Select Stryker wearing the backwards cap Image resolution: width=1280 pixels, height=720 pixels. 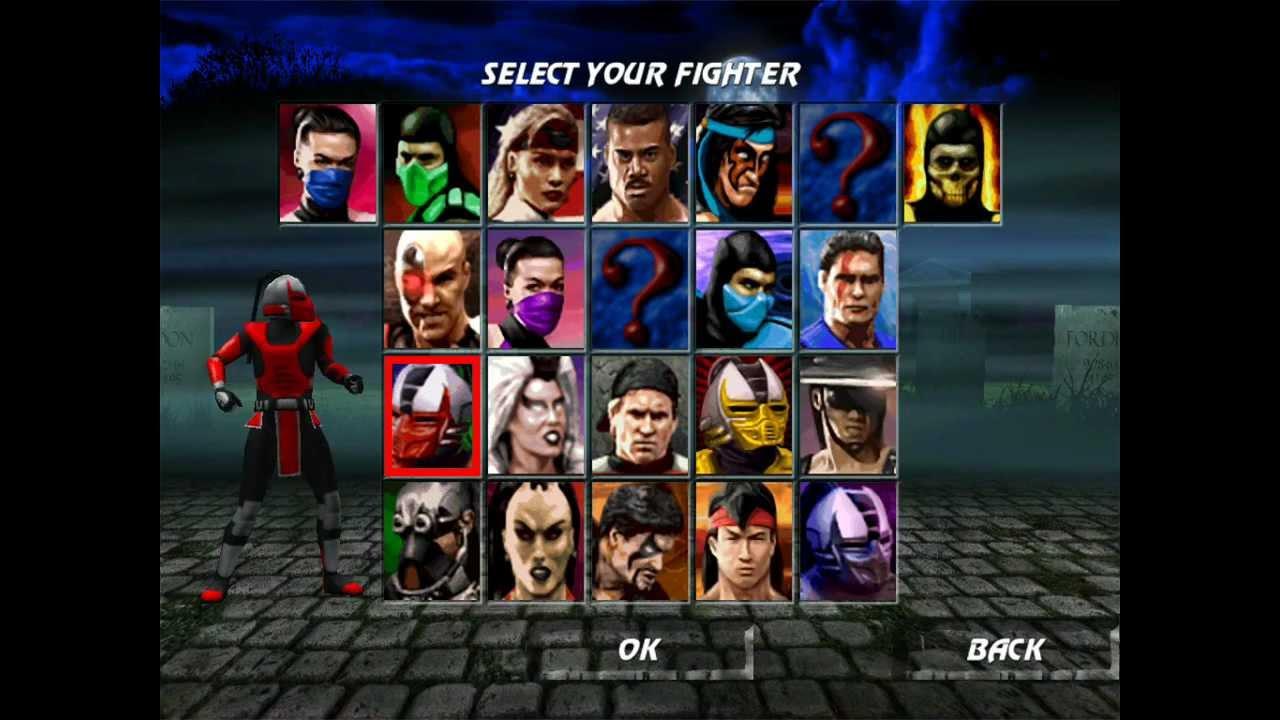pos(641,415)
